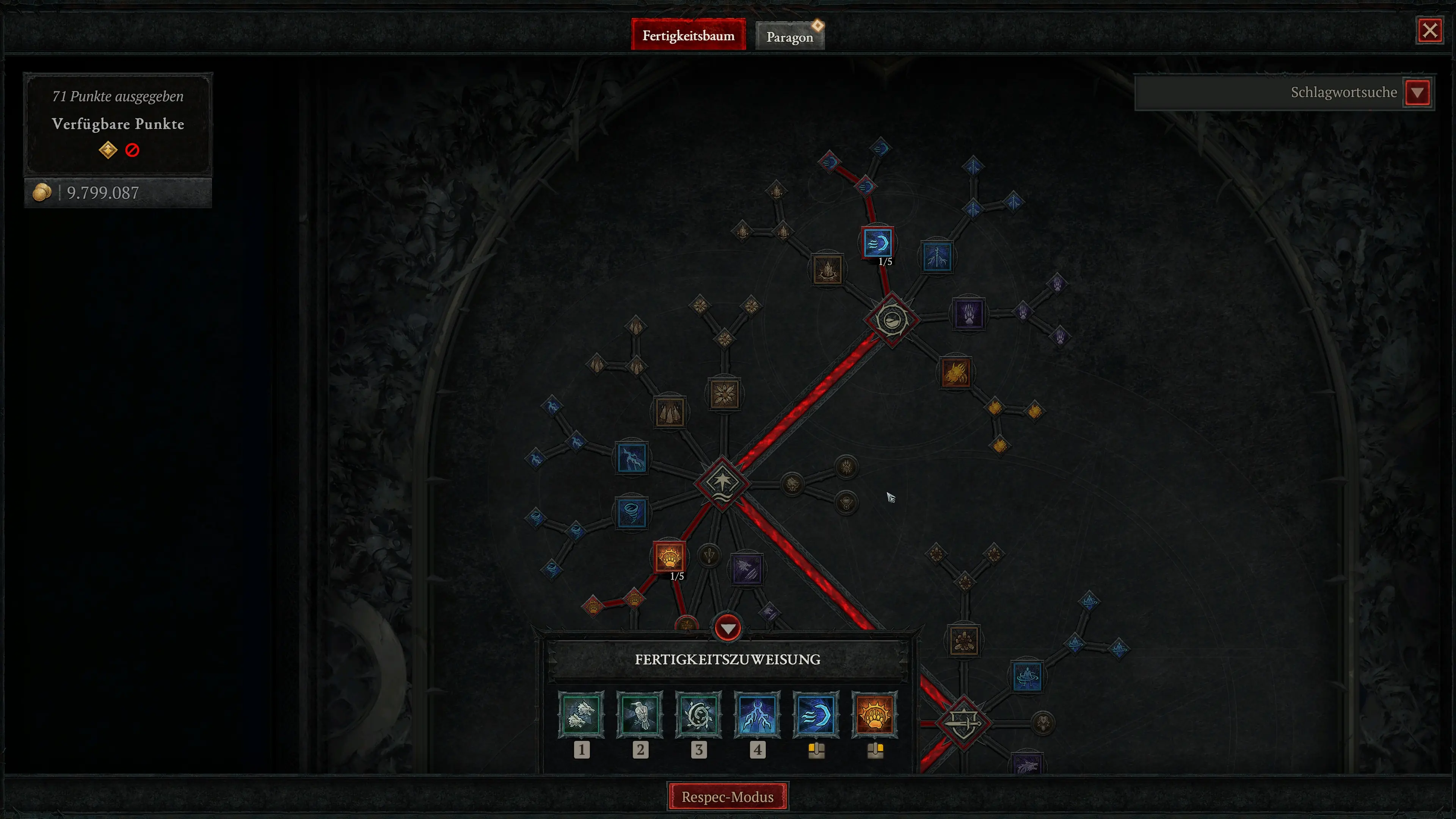Click the red prohibition icon beside the point icon
This screenshot has width=1456, height=819.
pyautogui.click(x=132, y=150)
